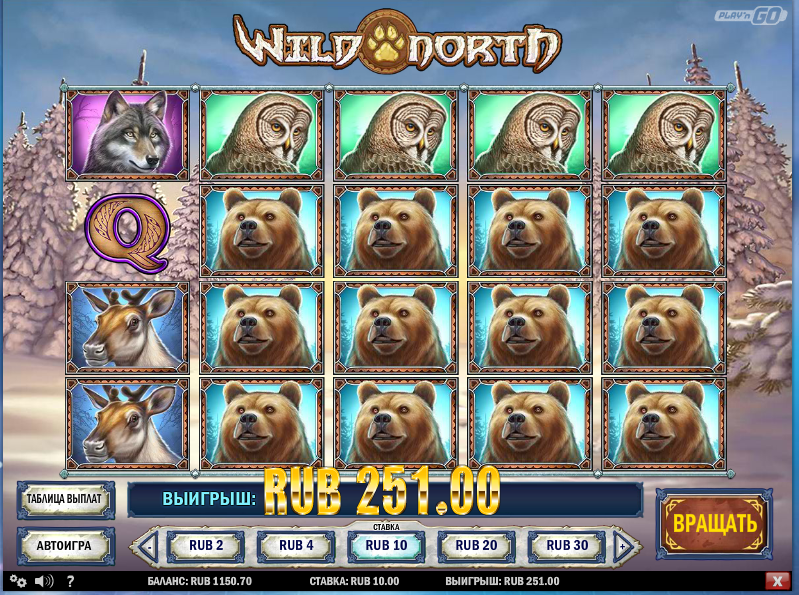The height and width of the screenshot is (595, 799).
Task: Start АВТОИГРА autoplay mode
Action: click(66, 546)
